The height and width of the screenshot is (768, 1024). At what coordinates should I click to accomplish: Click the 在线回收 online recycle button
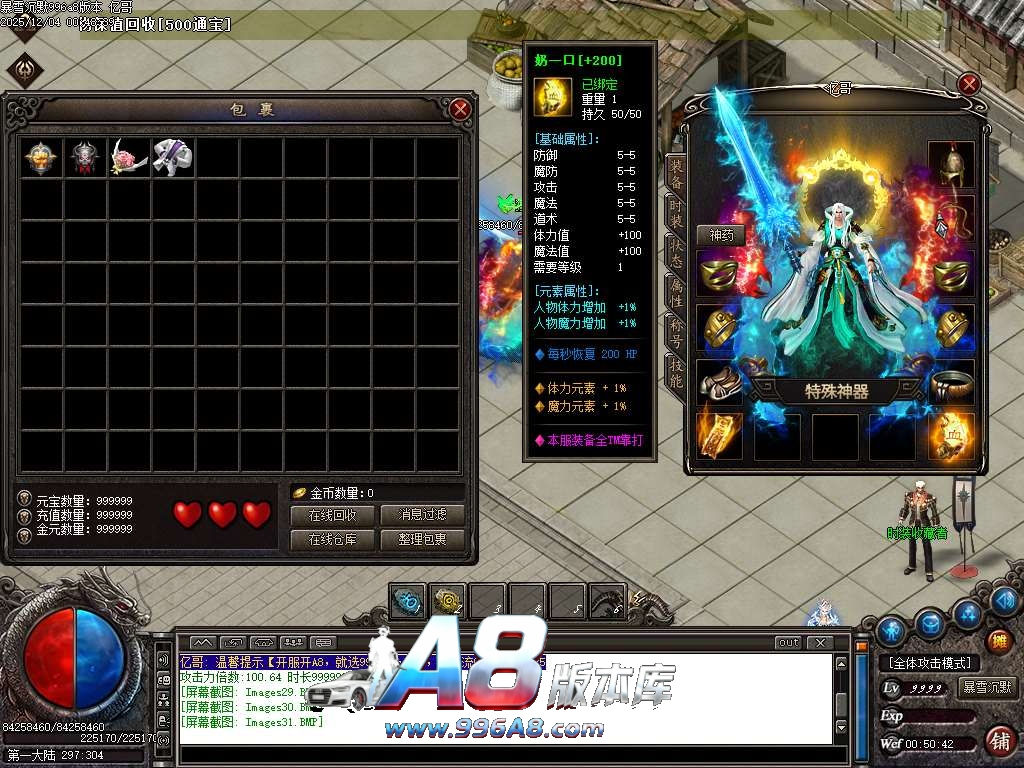[333, 515]
